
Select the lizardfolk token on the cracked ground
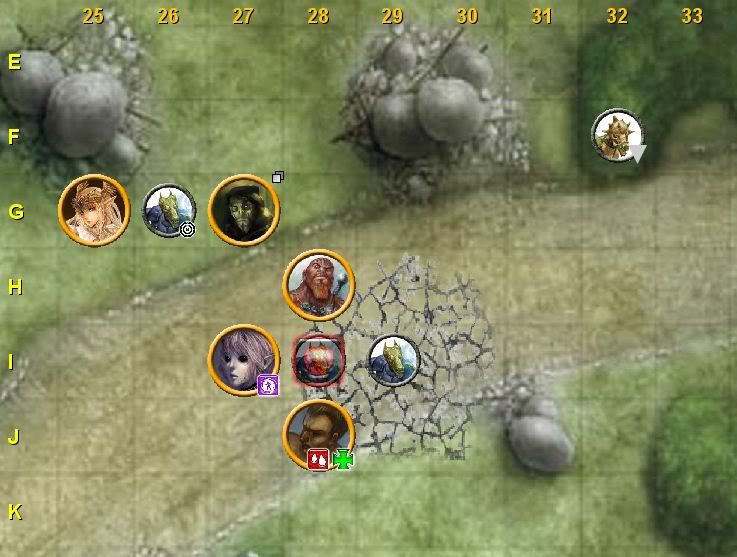(393, 360)
